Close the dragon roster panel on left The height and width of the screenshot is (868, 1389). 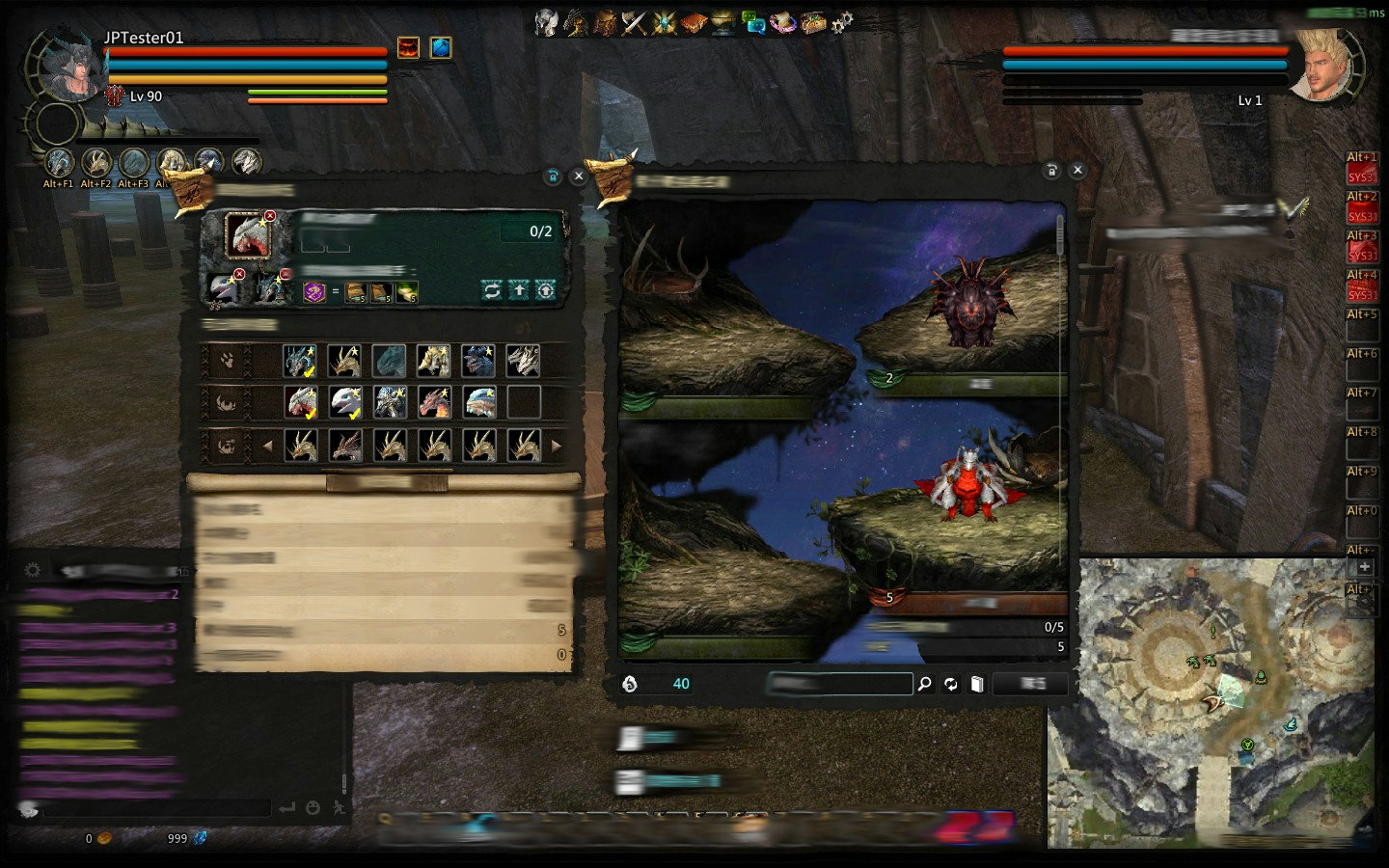point(578,176)
